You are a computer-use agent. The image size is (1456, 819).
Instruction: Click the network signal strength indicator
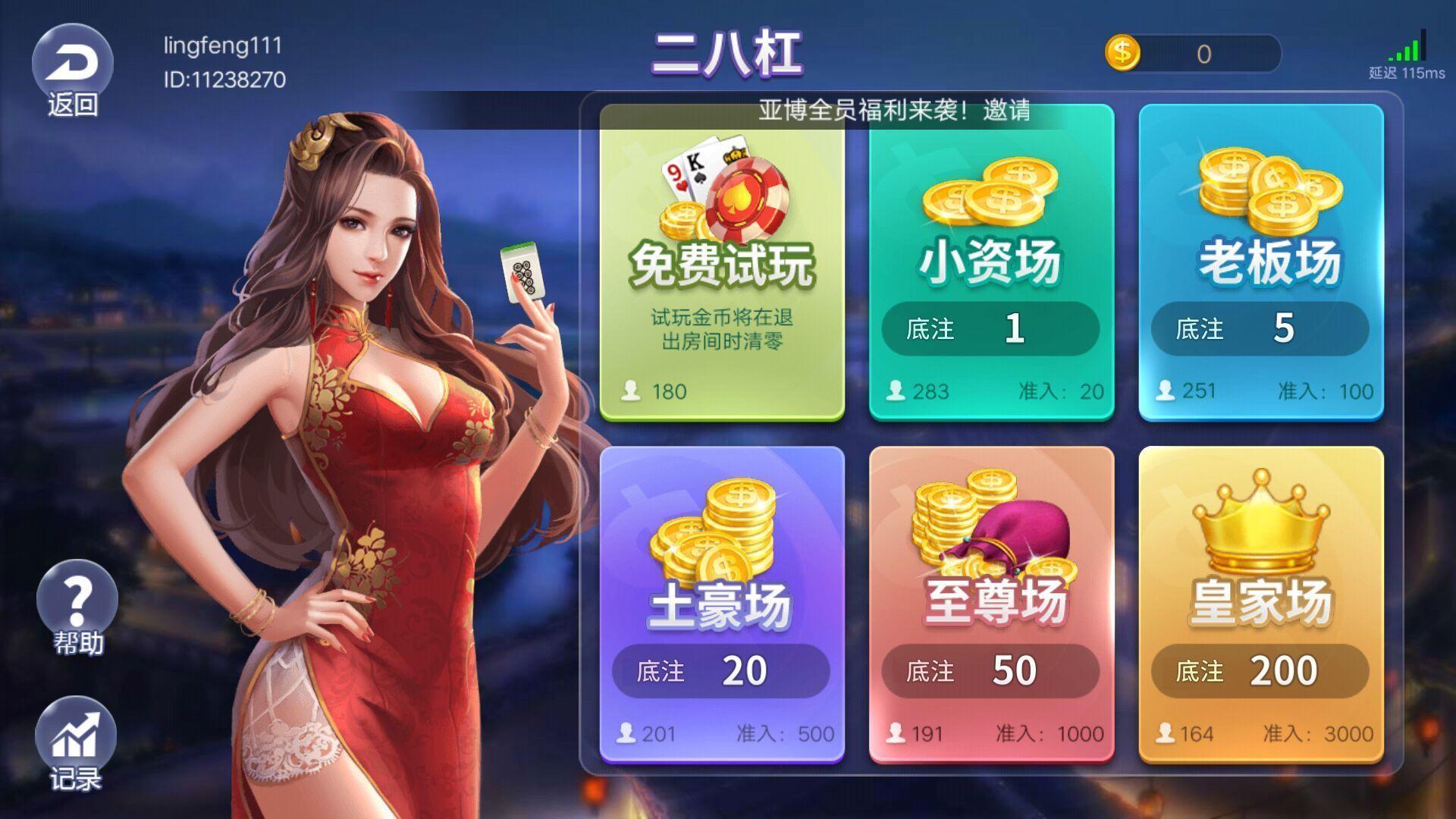1406,49
